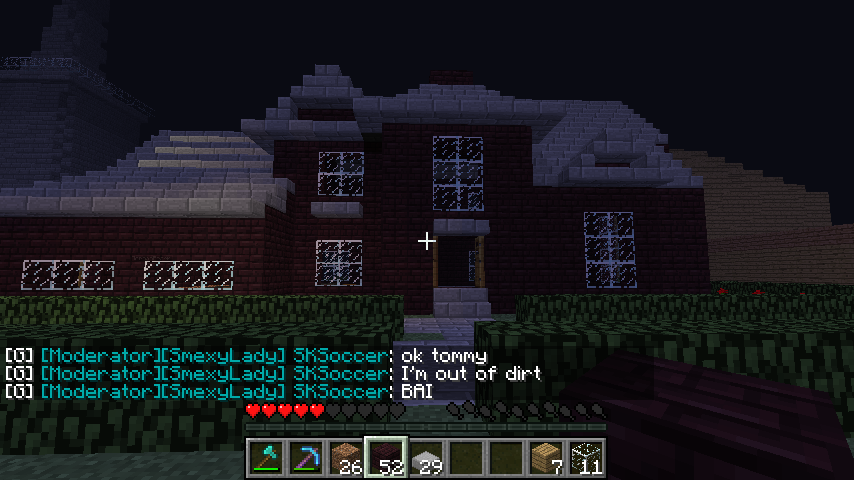Select the diamond axe hotbar slot
Image resolution: width=854 pixels, height=480 pixels.
tap(265, 458)
